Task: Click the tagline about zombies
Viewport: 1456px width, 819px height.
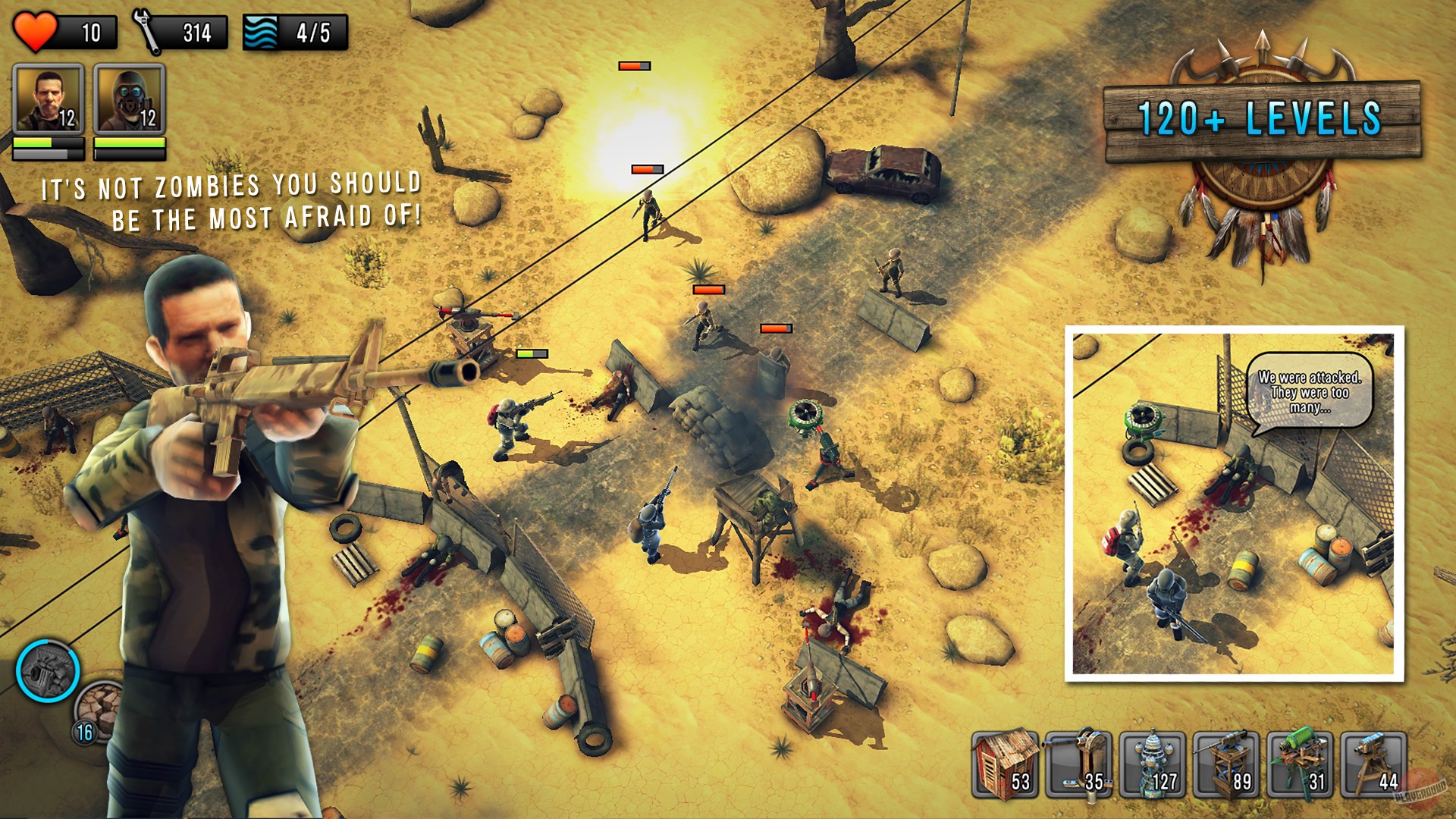Action: point(231,199)
